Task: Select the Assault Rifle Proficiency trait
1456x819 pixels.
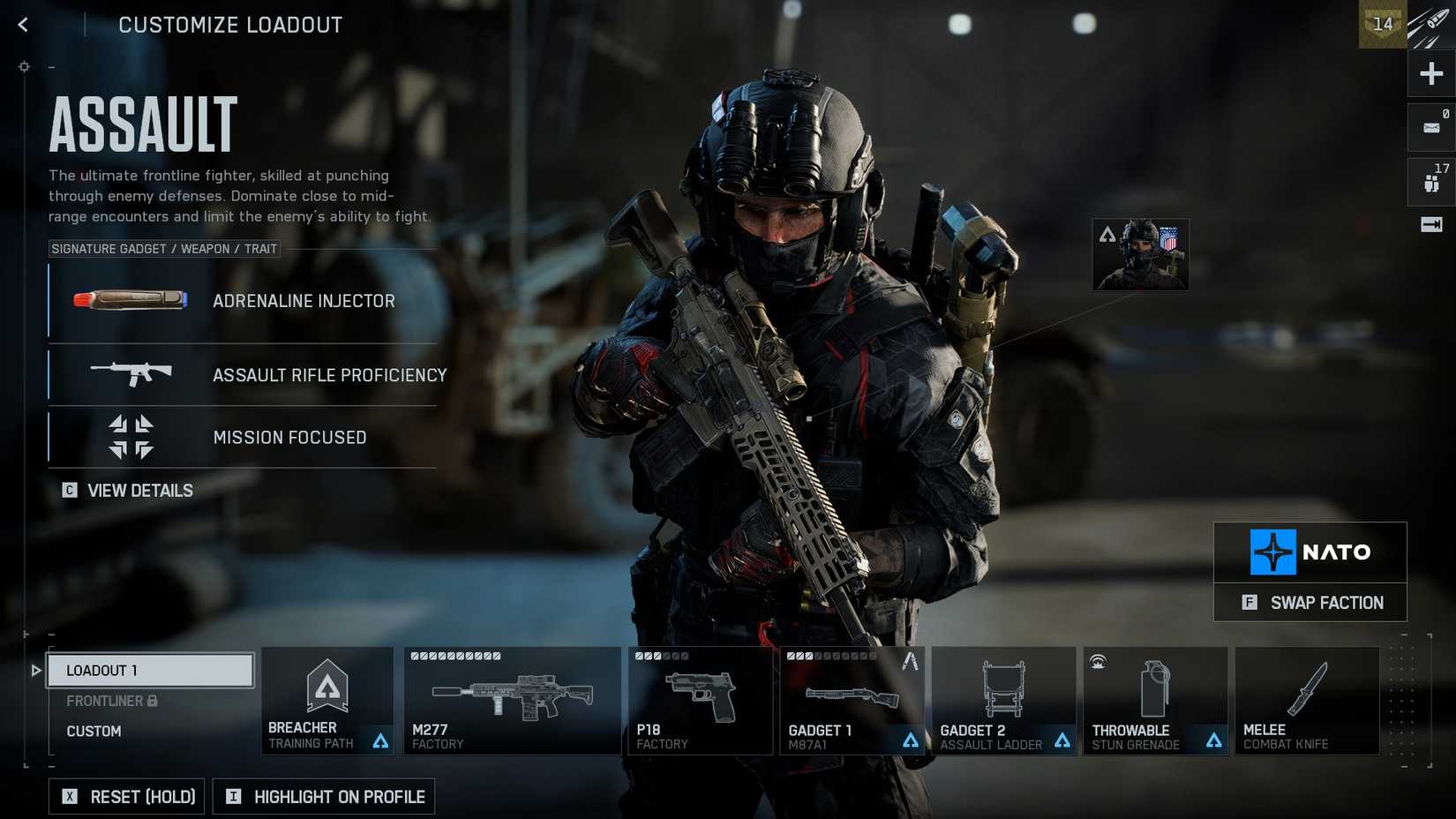Action: tap(243, 375)
